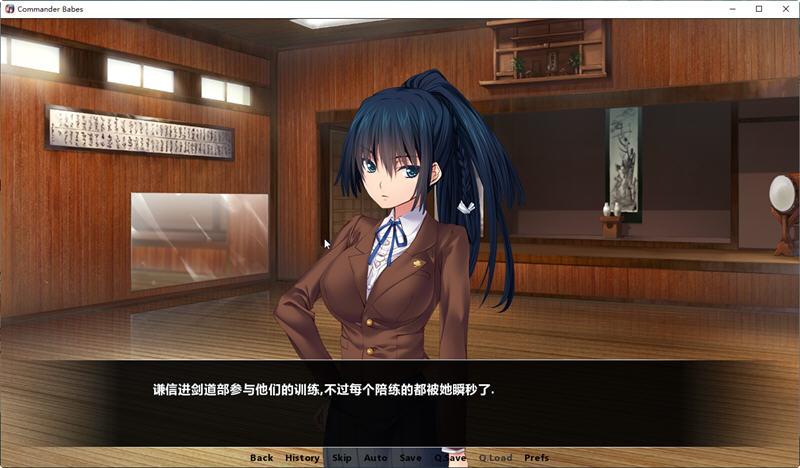Open the dialogue History log
Screen dimensions: 800x468
[302, 458]
